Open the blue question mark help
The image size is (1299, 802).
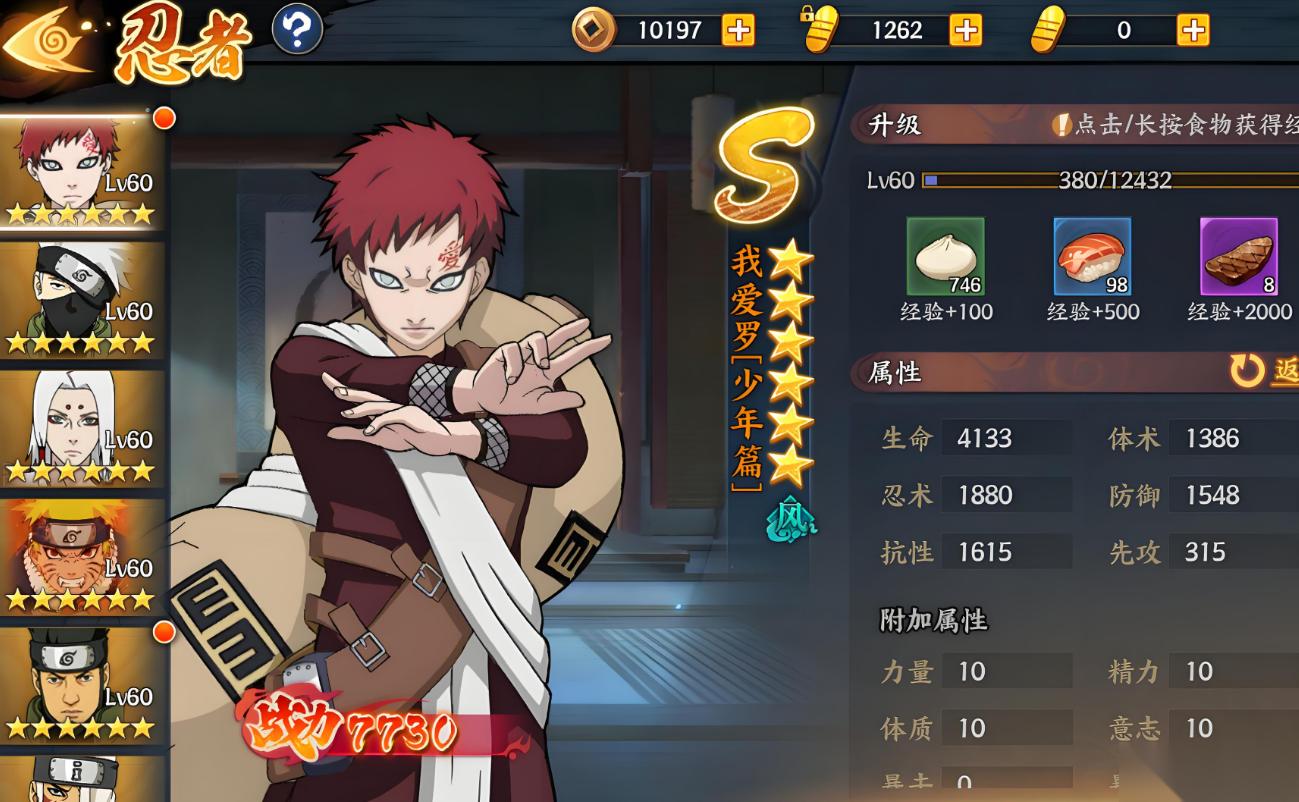[297, 30]
